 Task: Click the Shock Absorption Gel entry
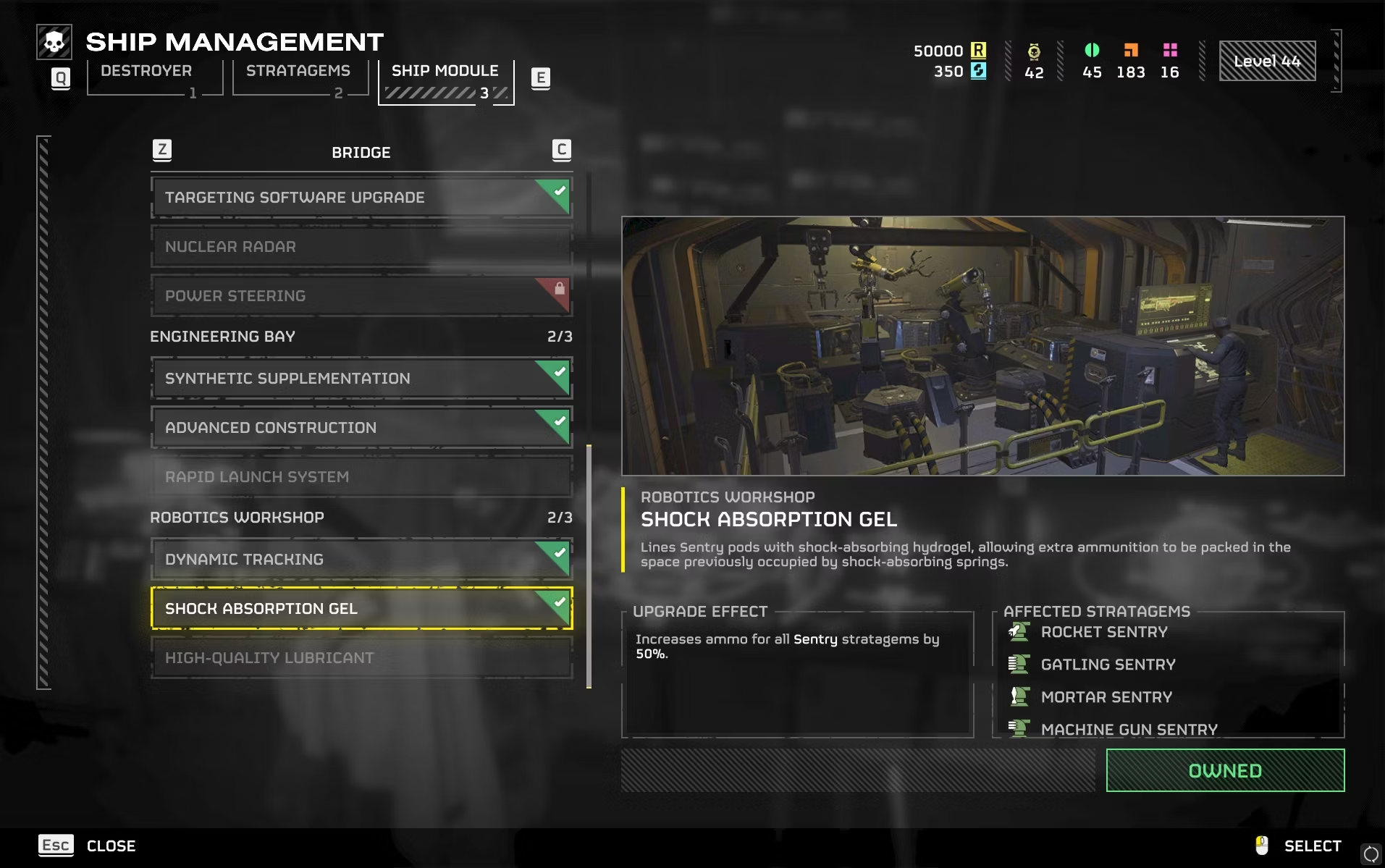pos(361,609)
